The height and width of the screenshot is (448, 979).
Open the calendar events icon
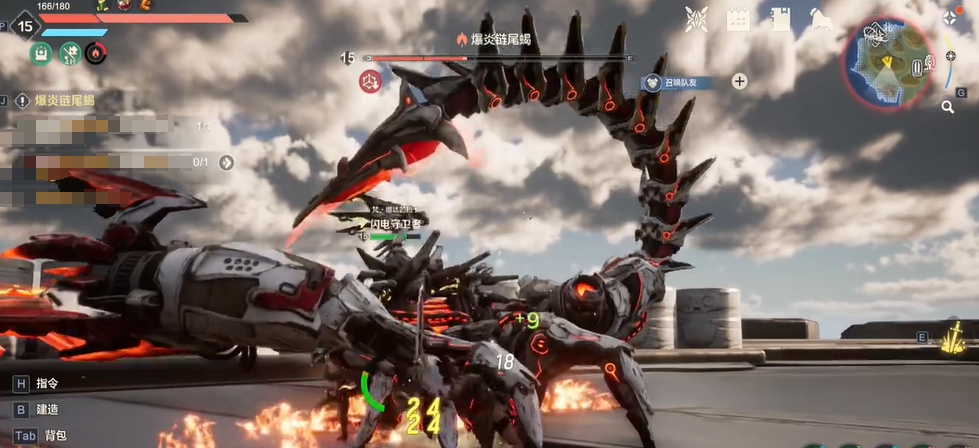pos(738,18)
